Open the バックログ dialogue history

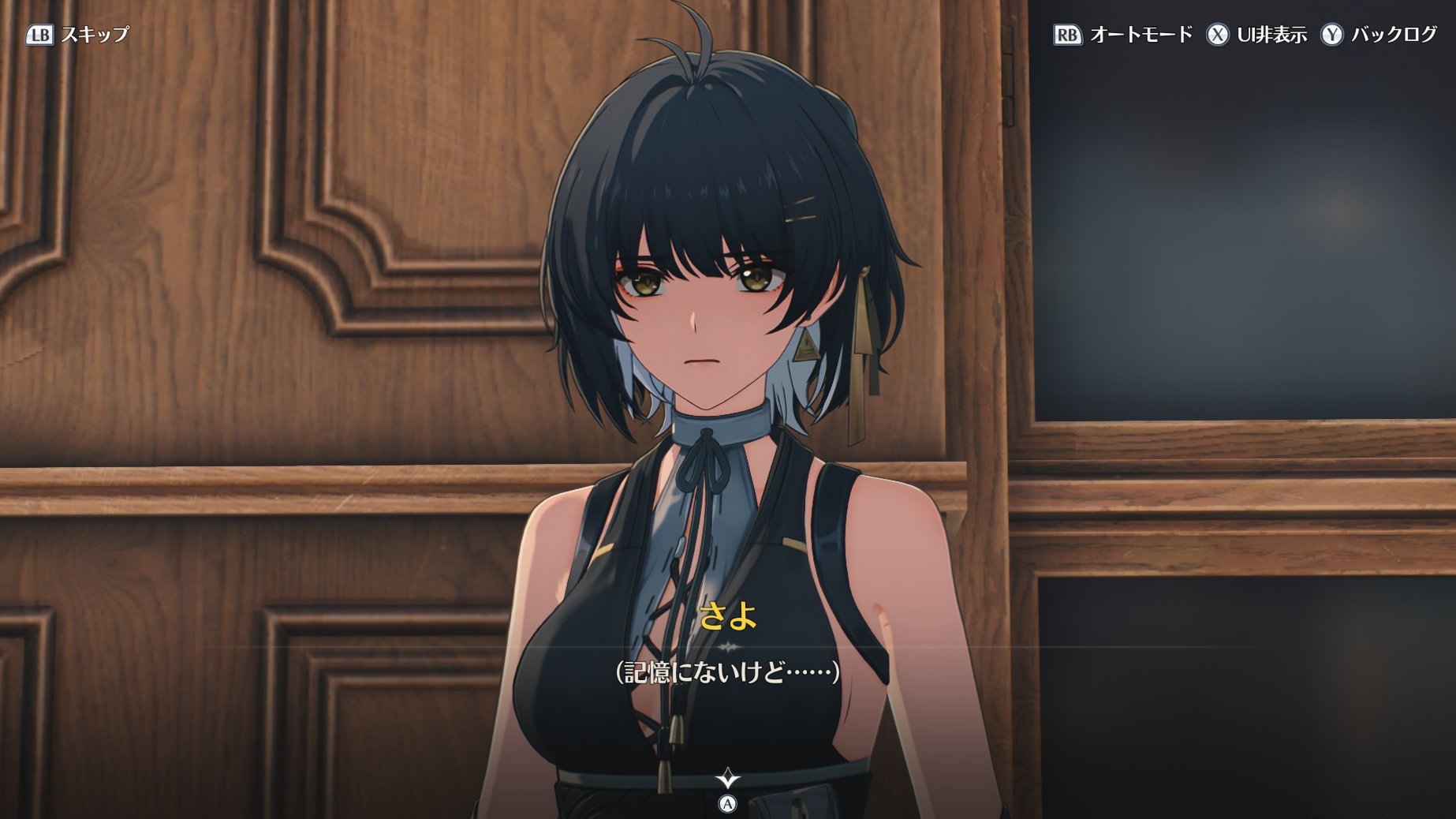(1379, 35)
